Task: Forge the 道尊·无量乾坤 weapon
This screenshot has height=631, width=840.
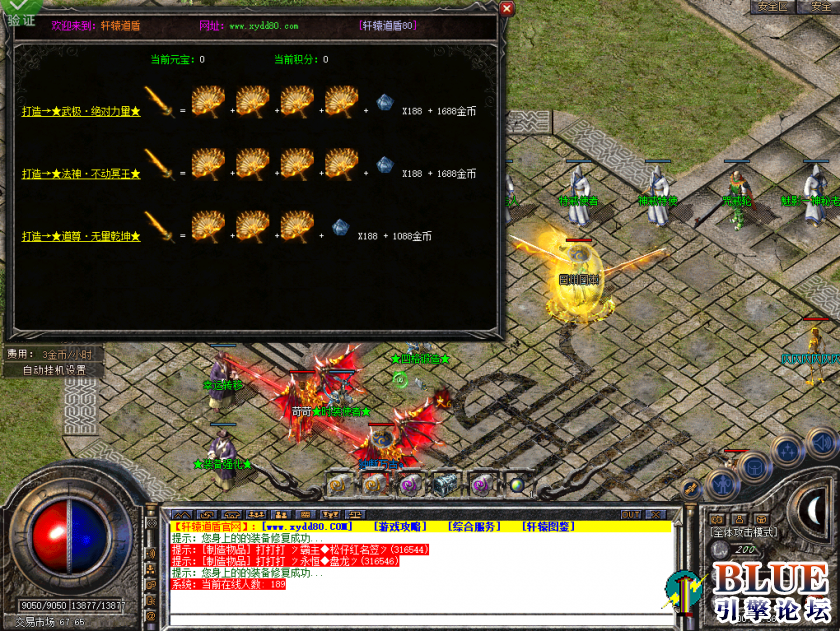Action: point(82,236)
